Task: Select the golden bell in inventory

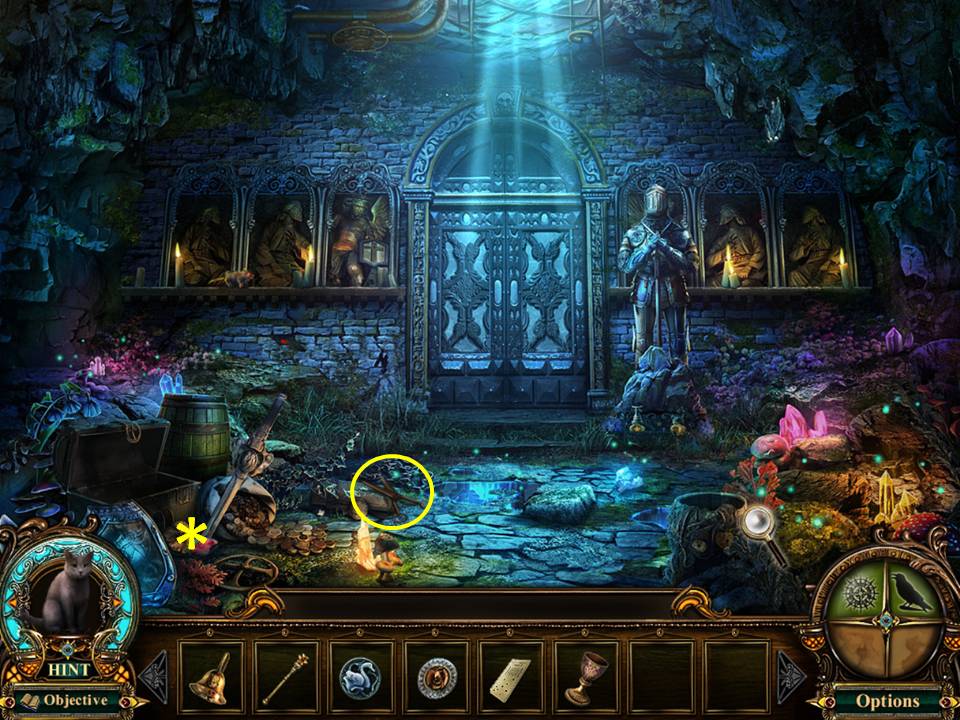Action: 211,677
